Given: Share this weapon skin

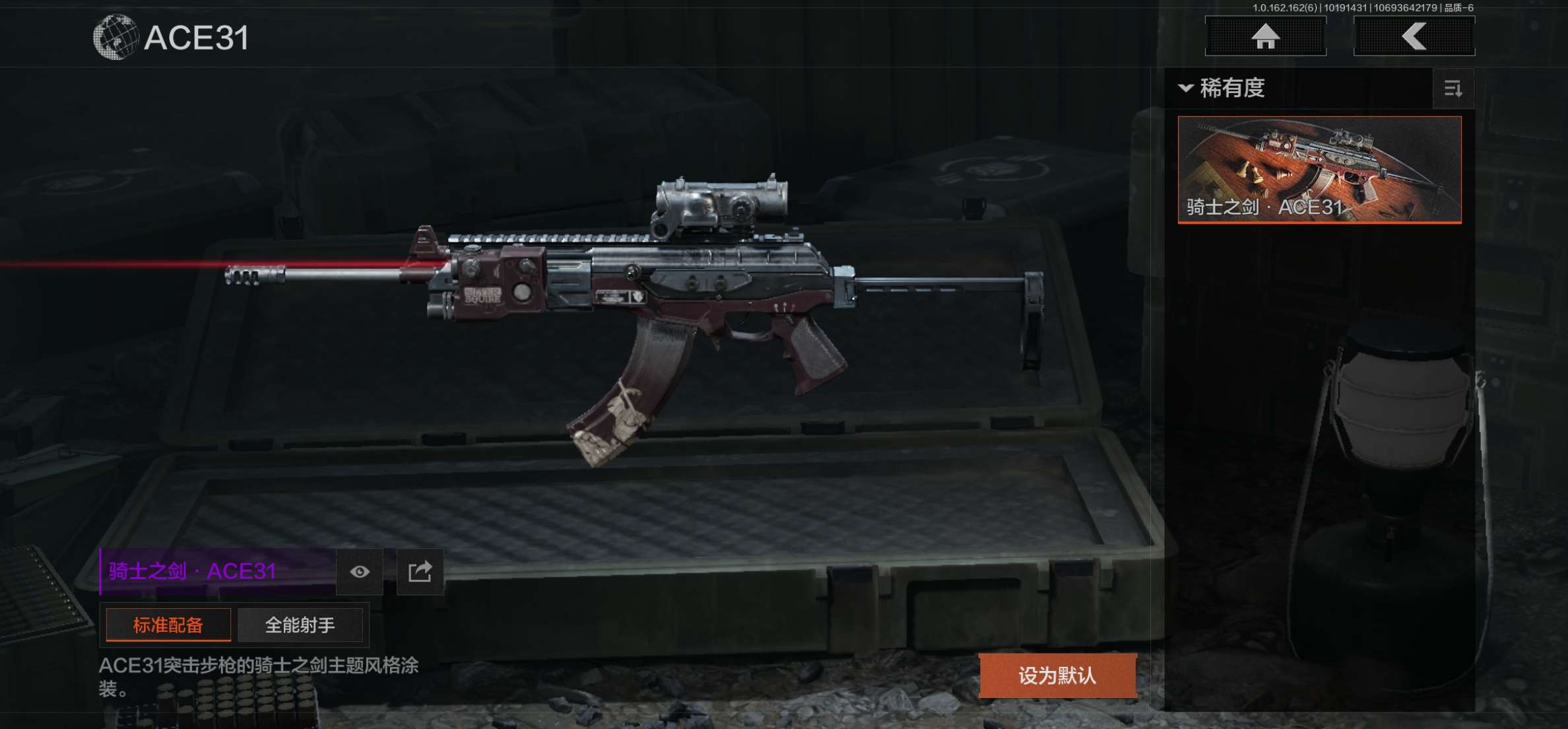Looking at the screenshot, I should click(420, 572).
